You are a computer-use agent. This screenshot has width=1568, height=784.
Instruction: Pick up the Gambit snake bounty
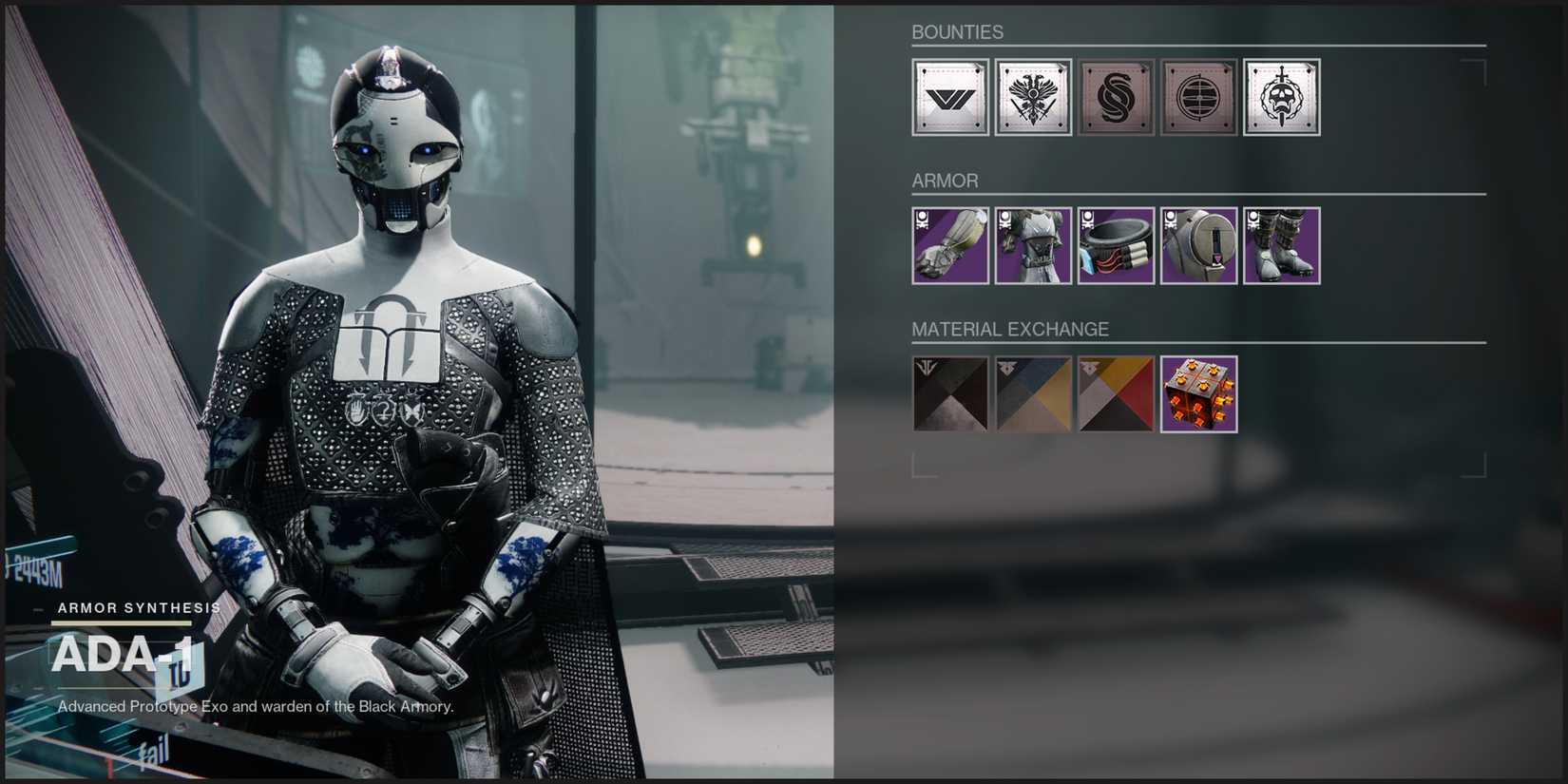(1116, 96)
